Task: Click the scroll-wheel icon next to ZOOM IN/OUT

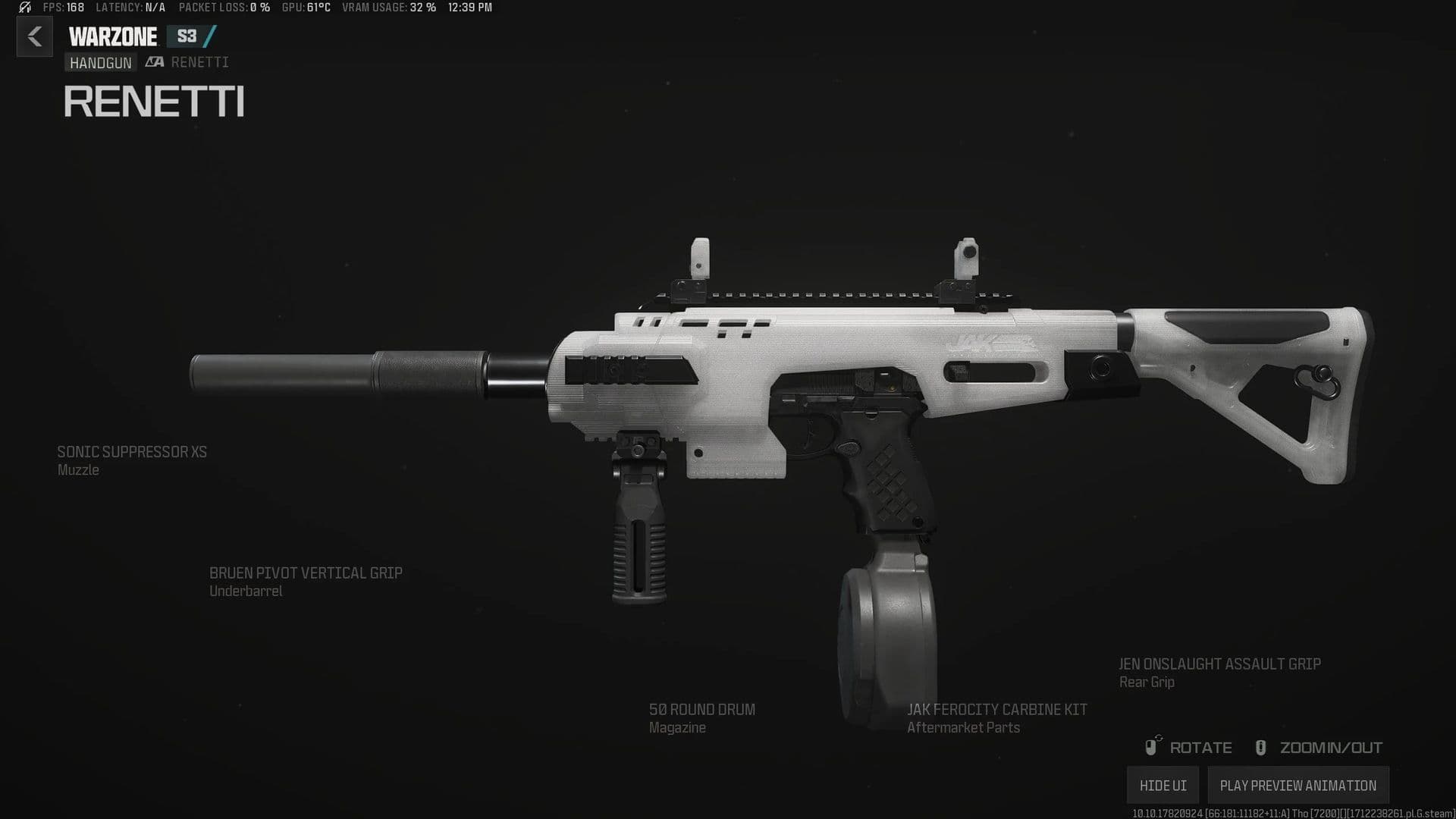Action: (x=1261, y=747)
